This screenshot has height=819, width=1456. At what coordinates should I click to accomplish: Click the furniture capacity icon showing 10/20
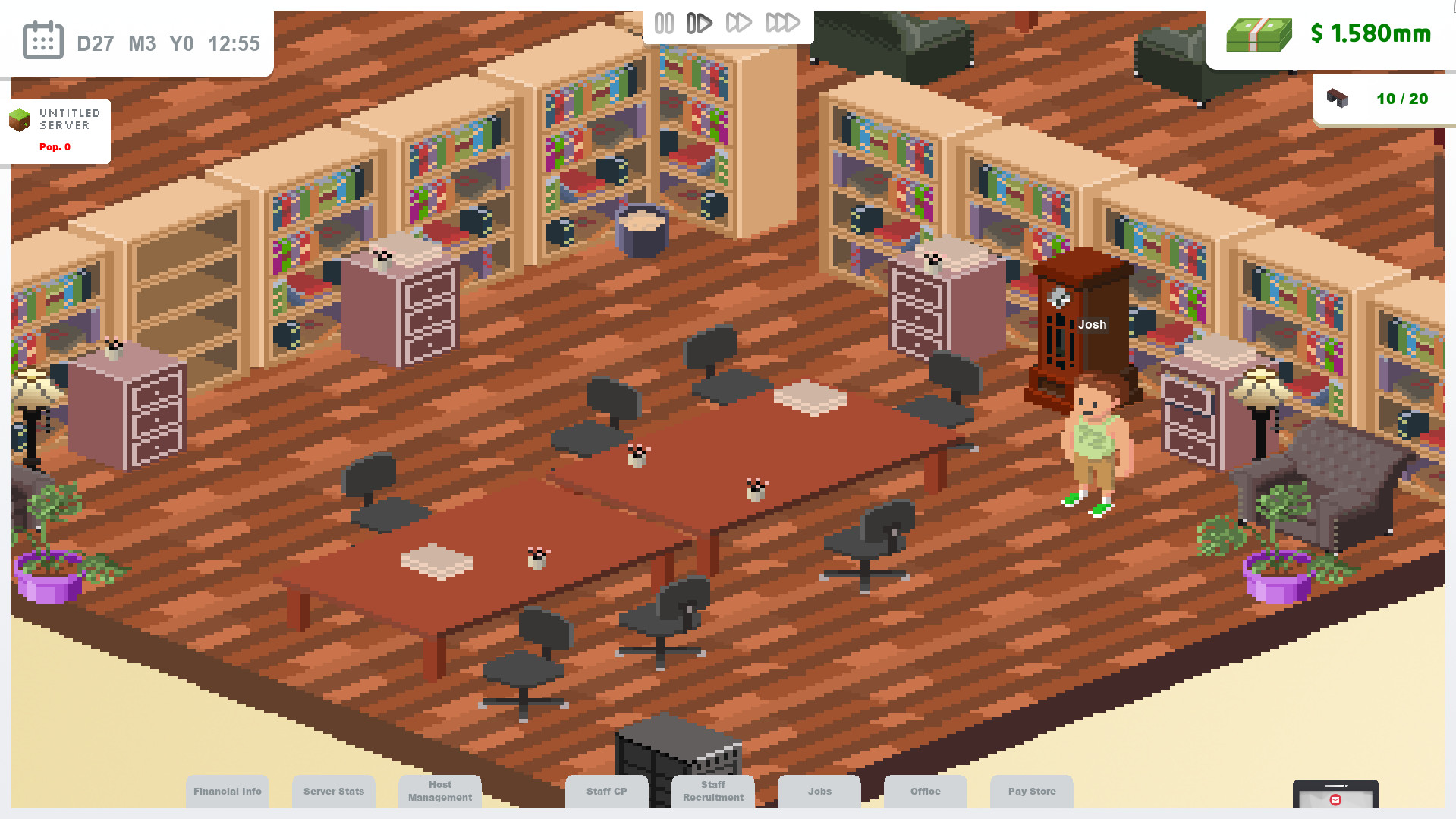coord(1338,98)
